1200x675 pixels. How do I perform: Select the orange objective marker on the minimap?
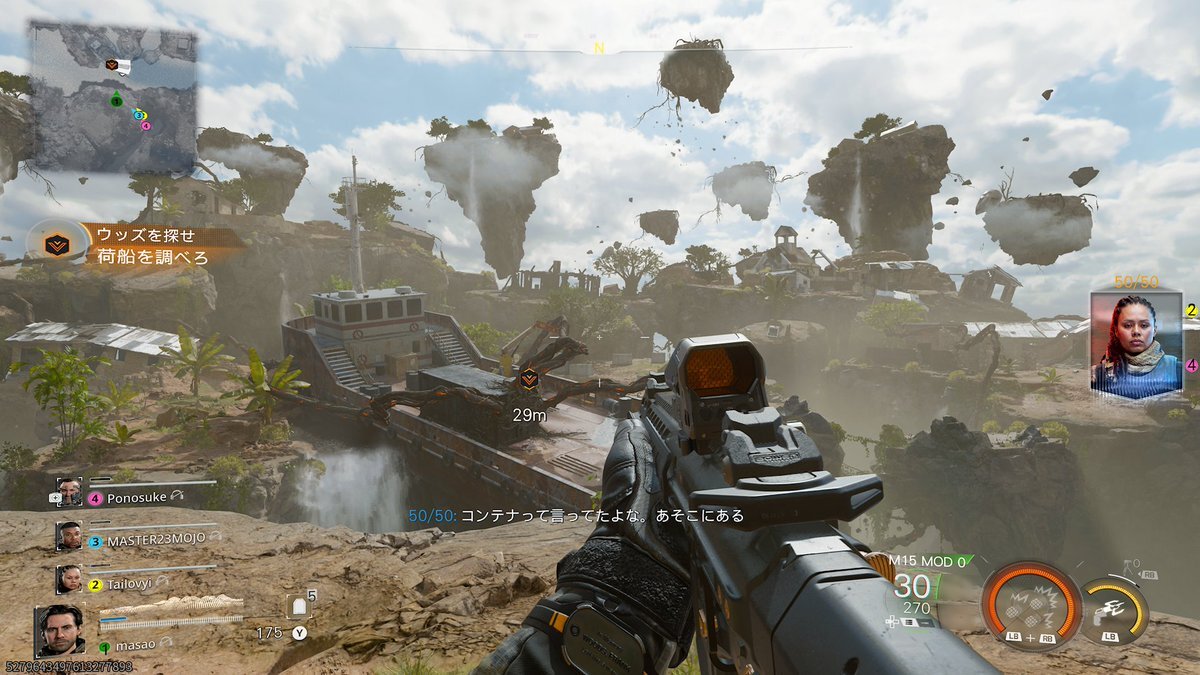point(112,65)
